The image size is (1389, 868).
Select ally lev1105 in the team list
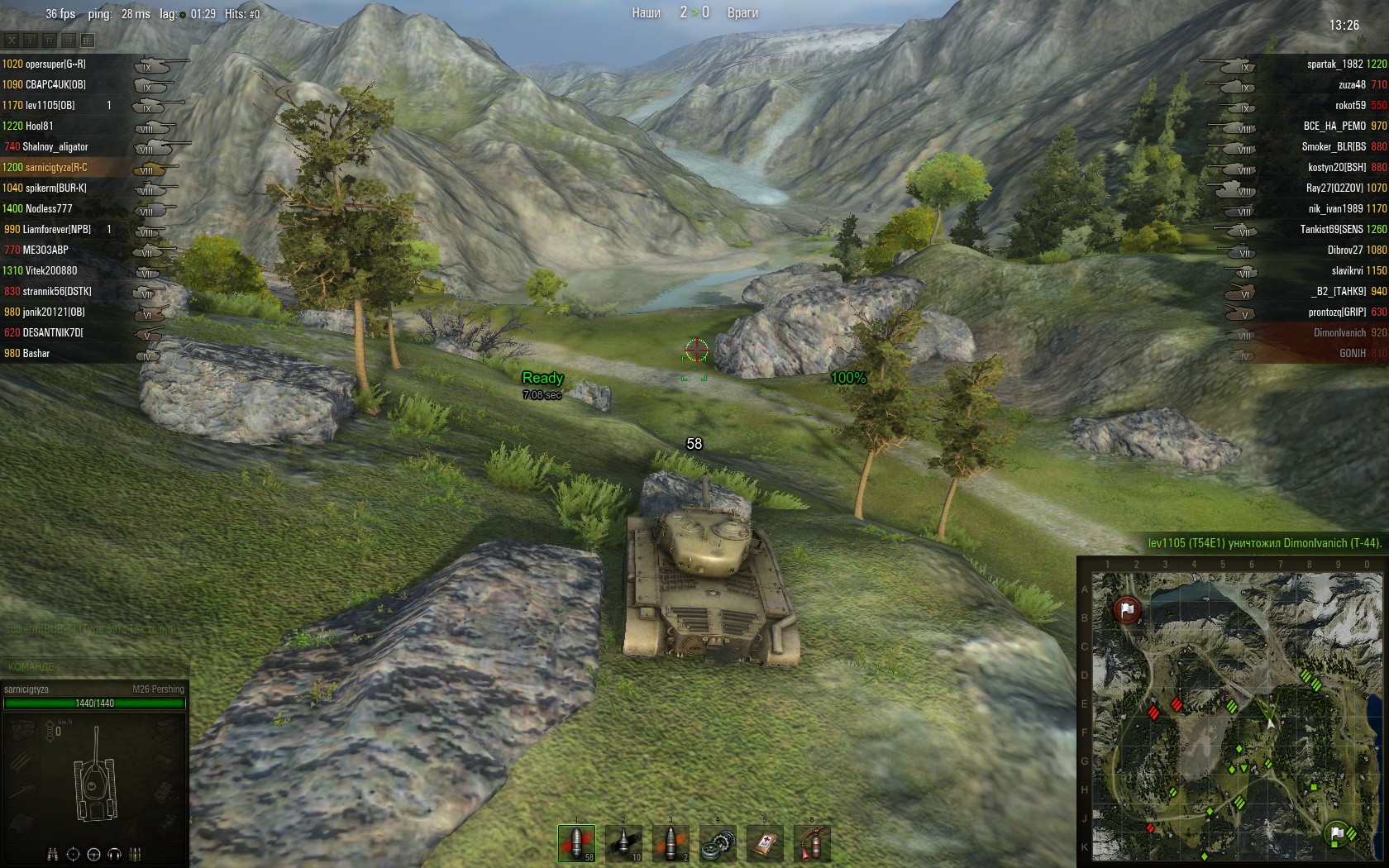coord(50,105)
